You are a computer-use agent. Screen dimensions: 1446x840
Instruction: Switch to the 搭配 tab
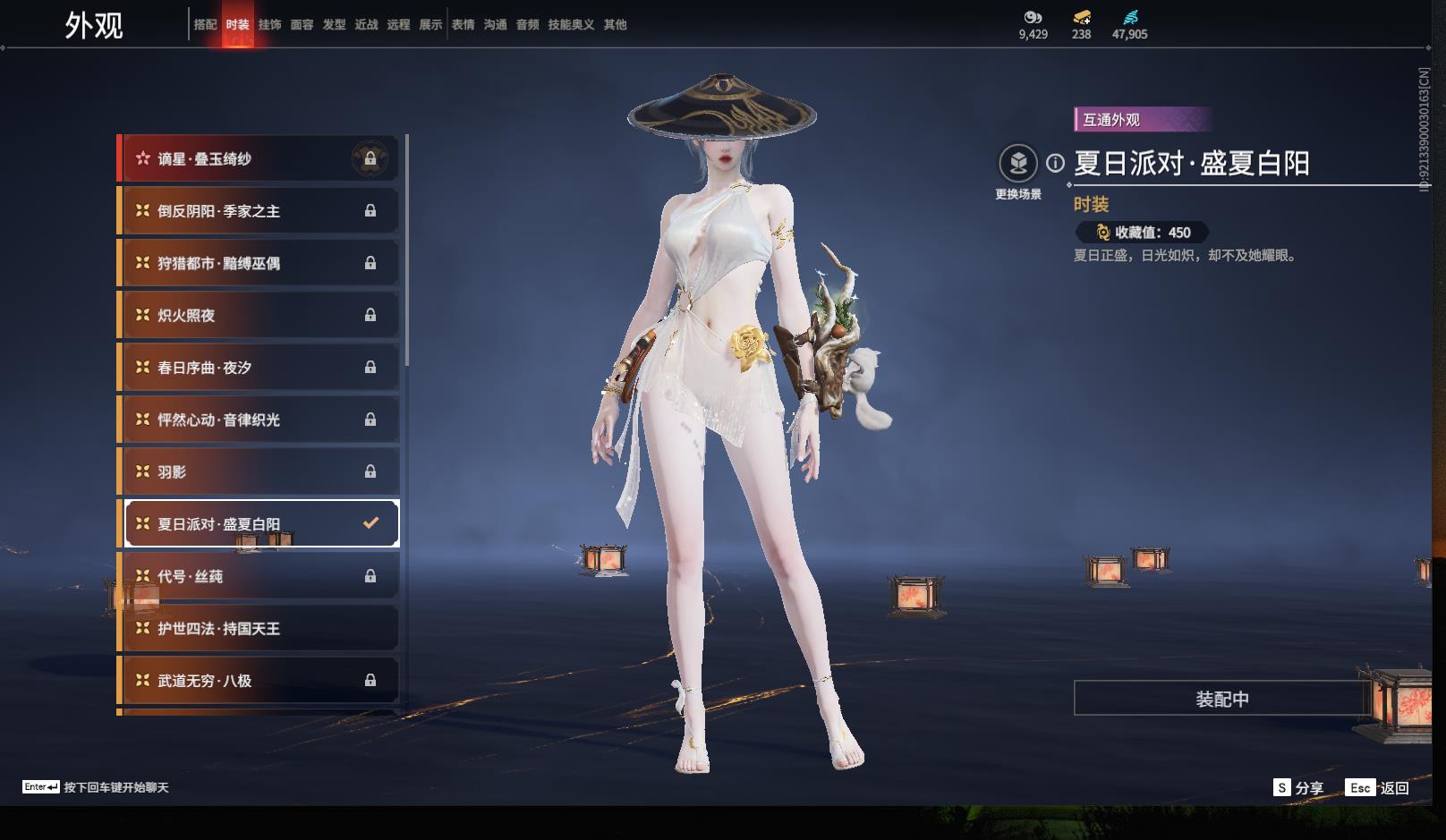[205, 25]
